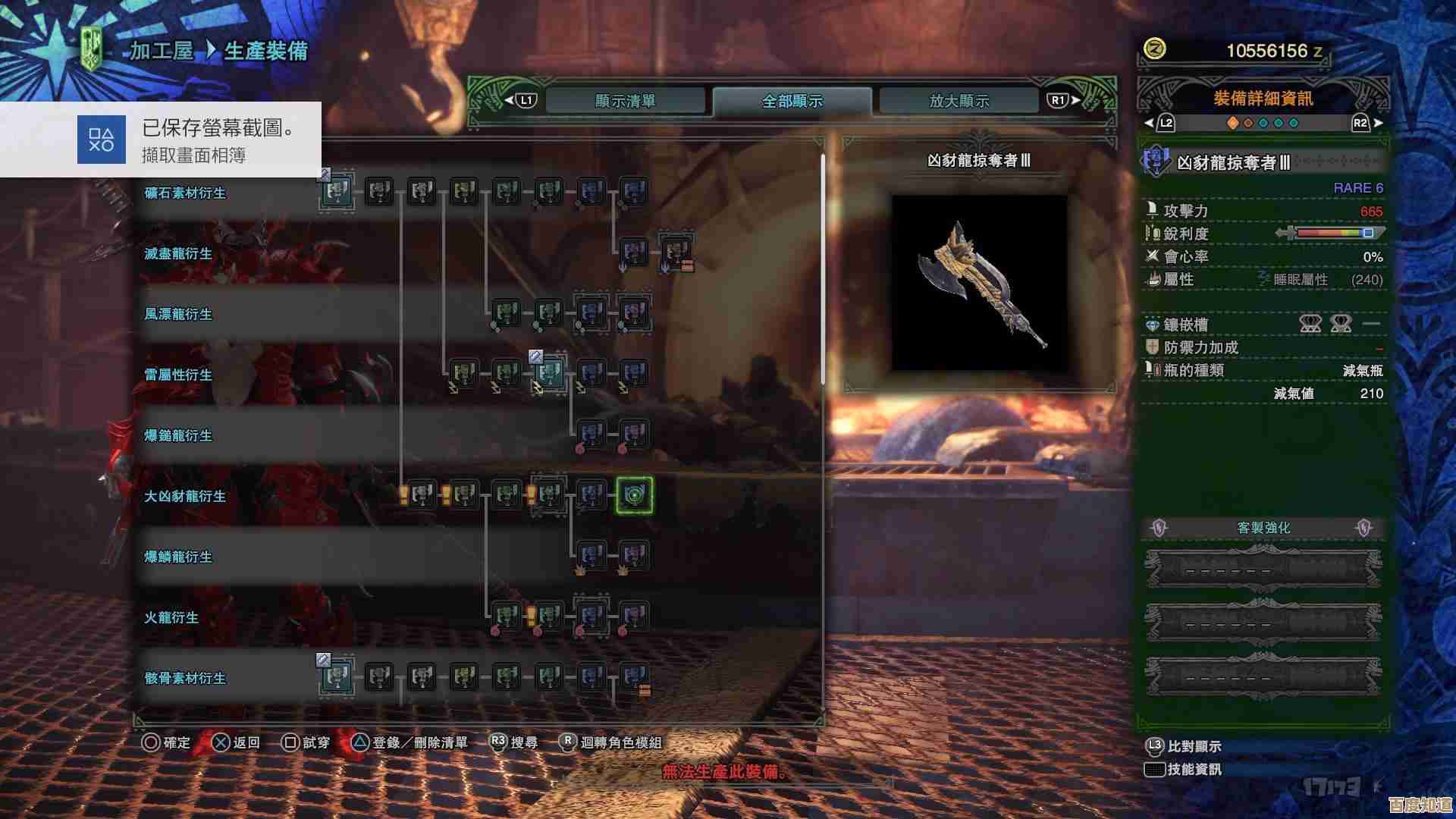
Task: Click the 爆鱗龍衍生 row label
Action: 179,557
